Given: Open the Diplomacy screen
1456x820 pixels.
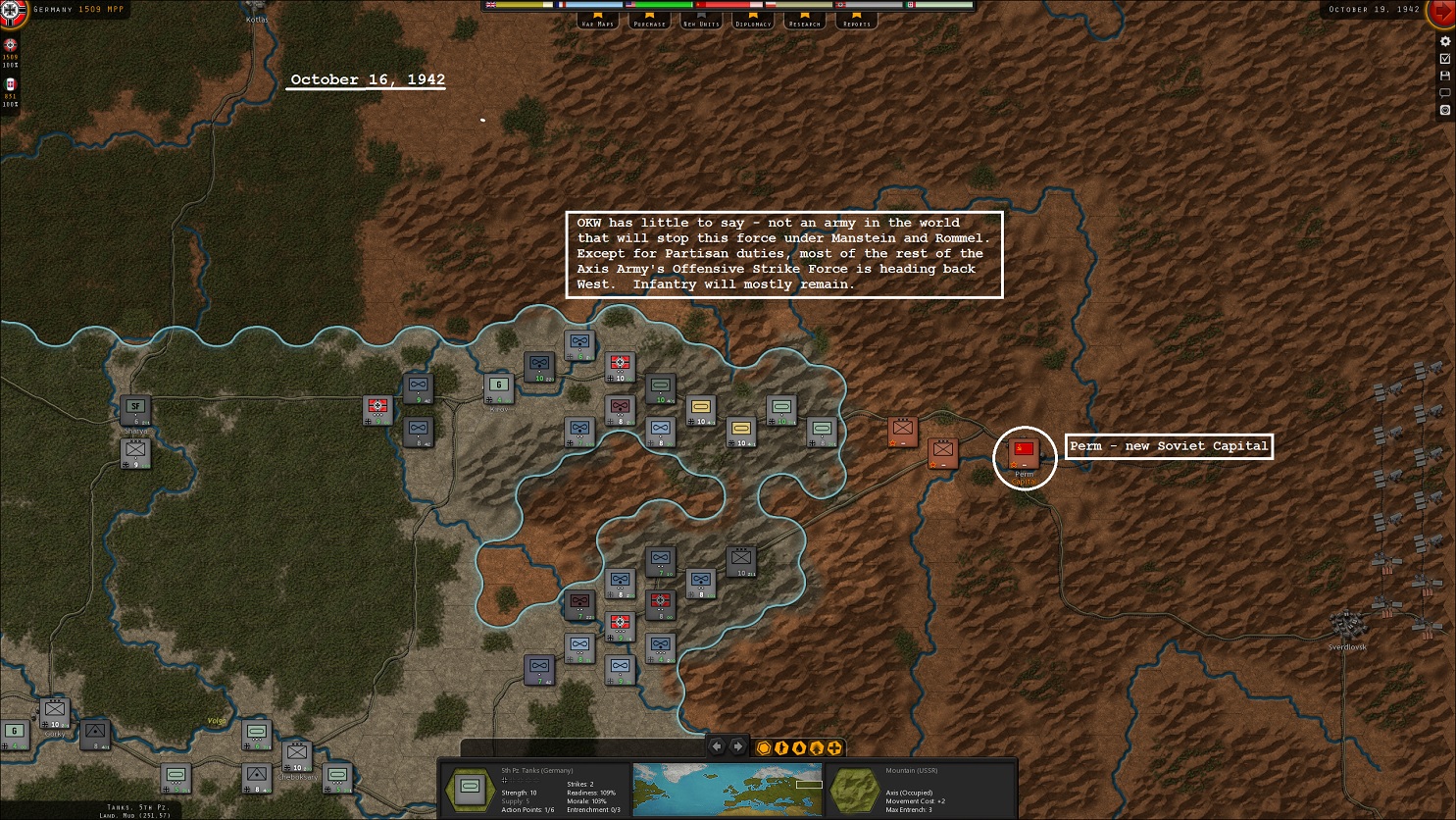Looking at the screenshot, I should [753, 20].
